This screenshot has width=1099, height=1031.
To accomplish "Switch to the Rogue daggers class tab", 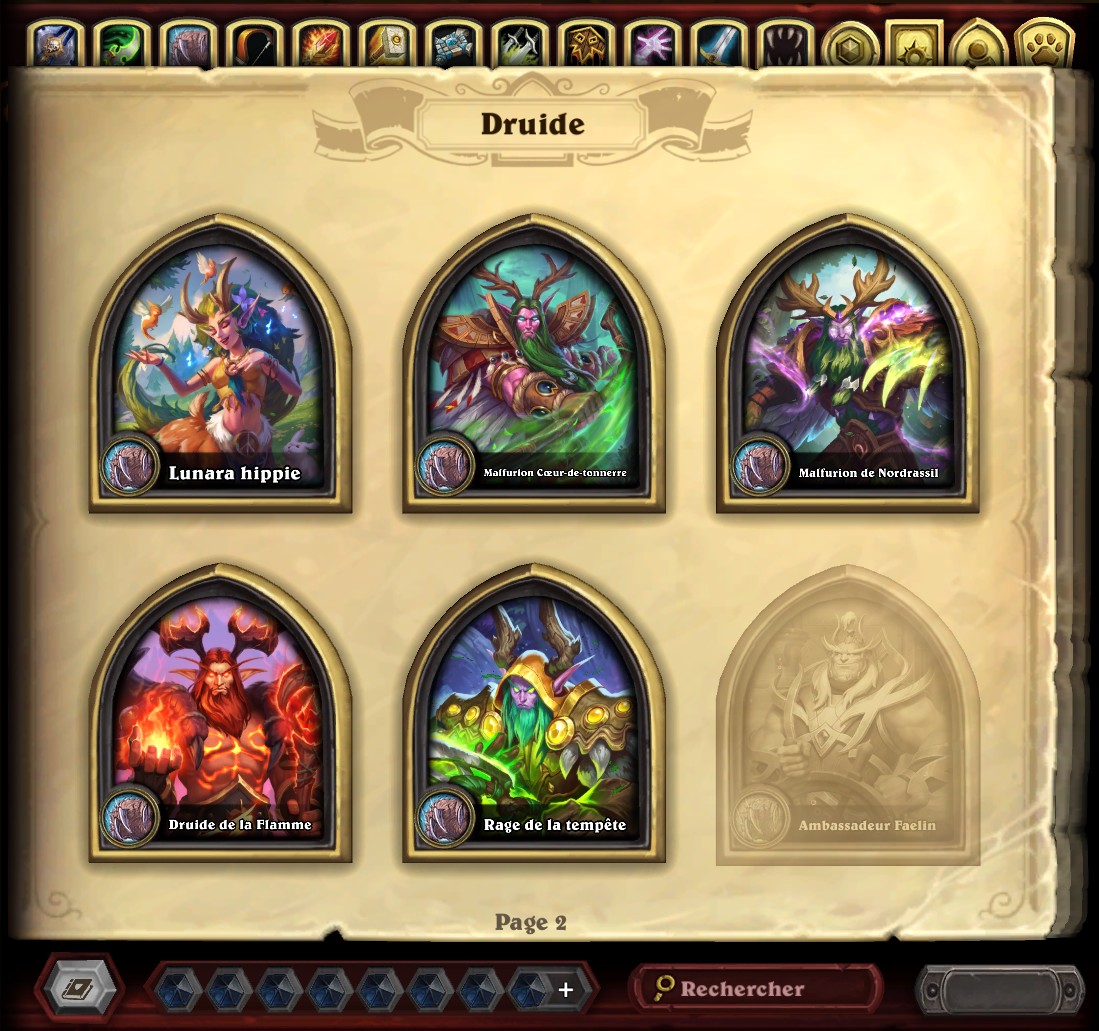I will pyautogui.click(x=519, y=45).
